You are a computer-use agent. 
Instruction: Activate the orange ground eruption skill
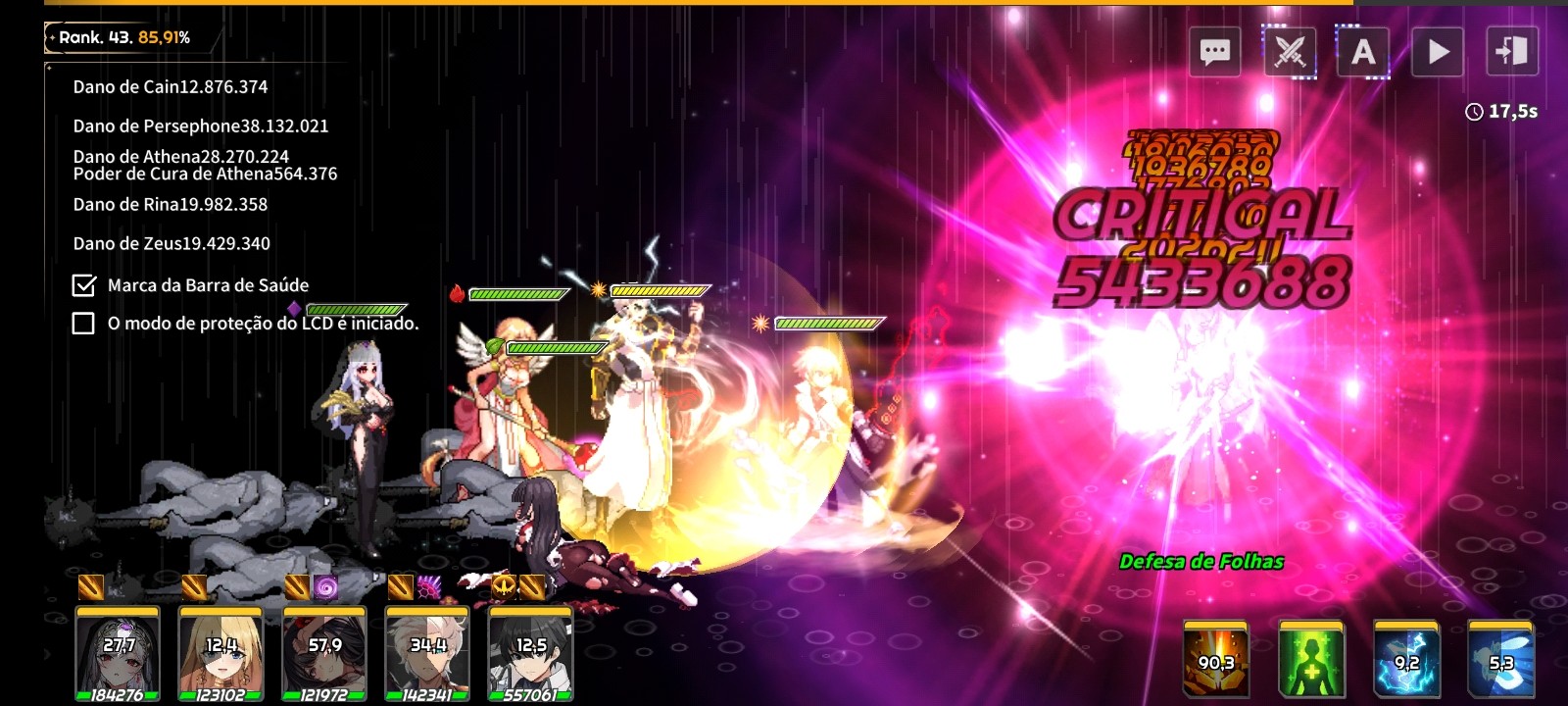coord(1216,658)
